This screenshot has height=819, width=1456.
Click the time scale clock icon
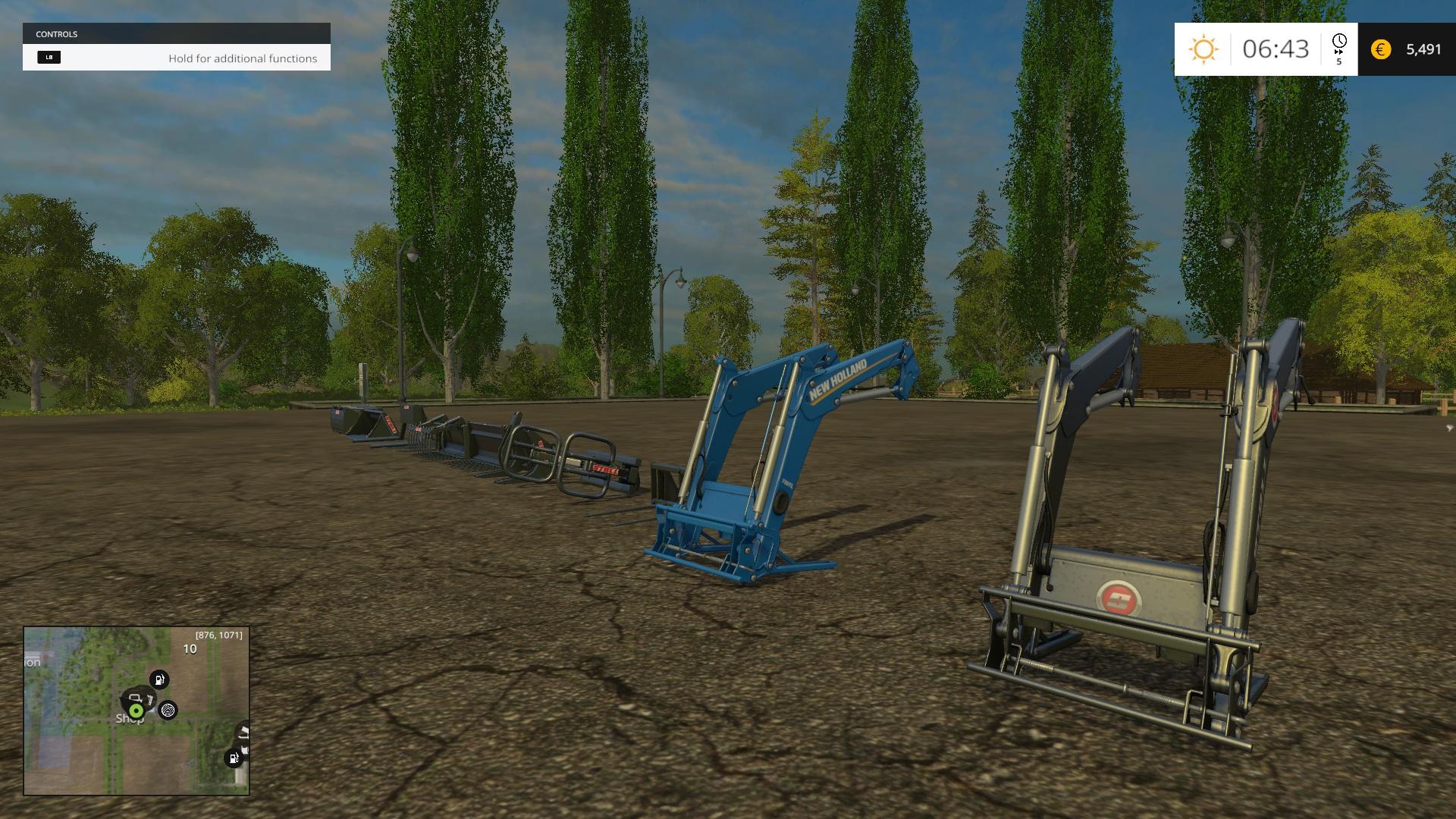click(1339, 42)
